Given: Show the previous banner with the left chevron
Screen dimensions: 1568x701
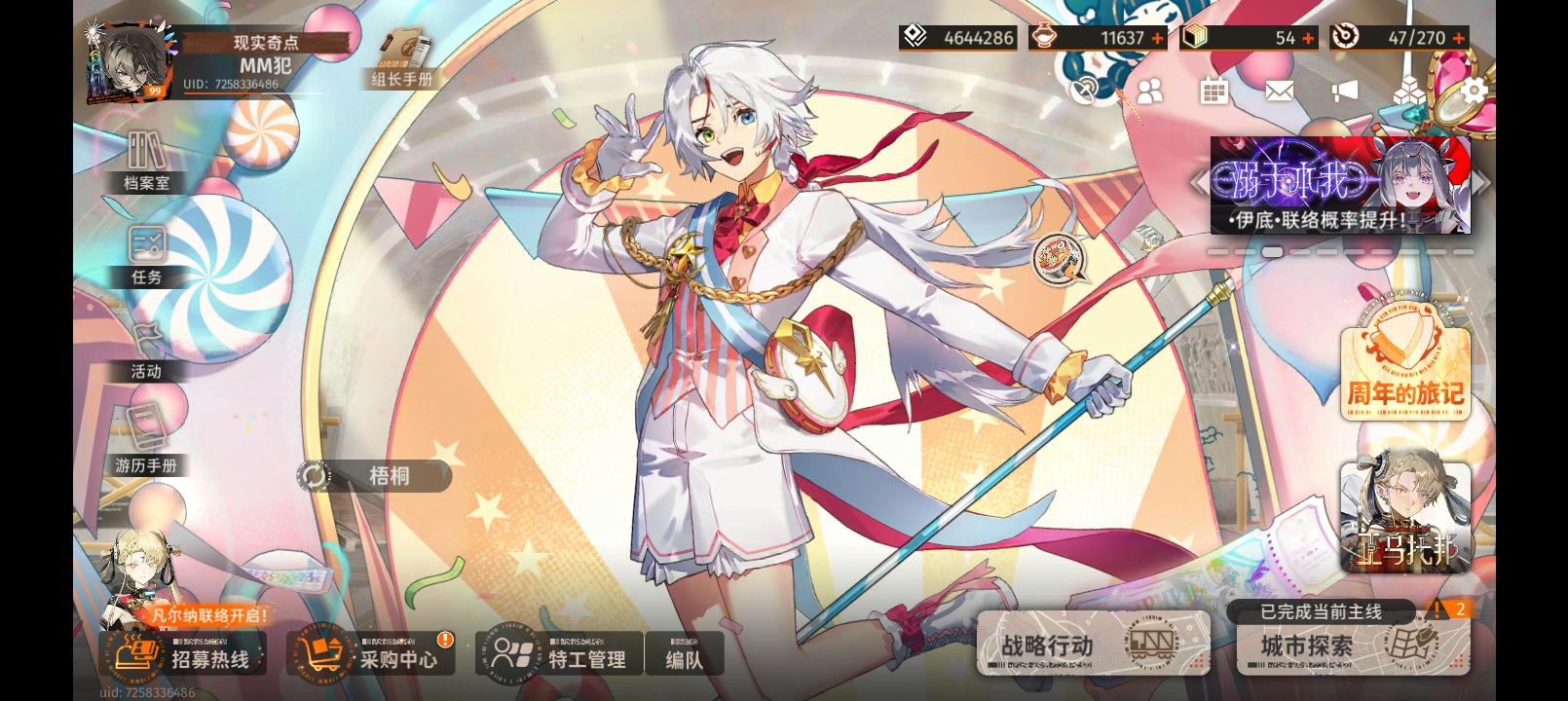Looking at the screenshot, I should pos(1201,183).
